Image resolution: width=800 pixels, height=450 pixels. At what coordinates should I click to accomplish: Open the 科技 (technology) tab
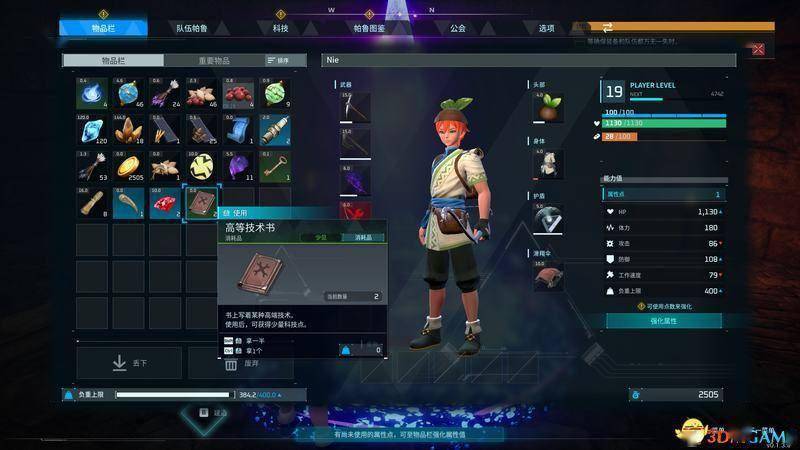tap(280, 28)
